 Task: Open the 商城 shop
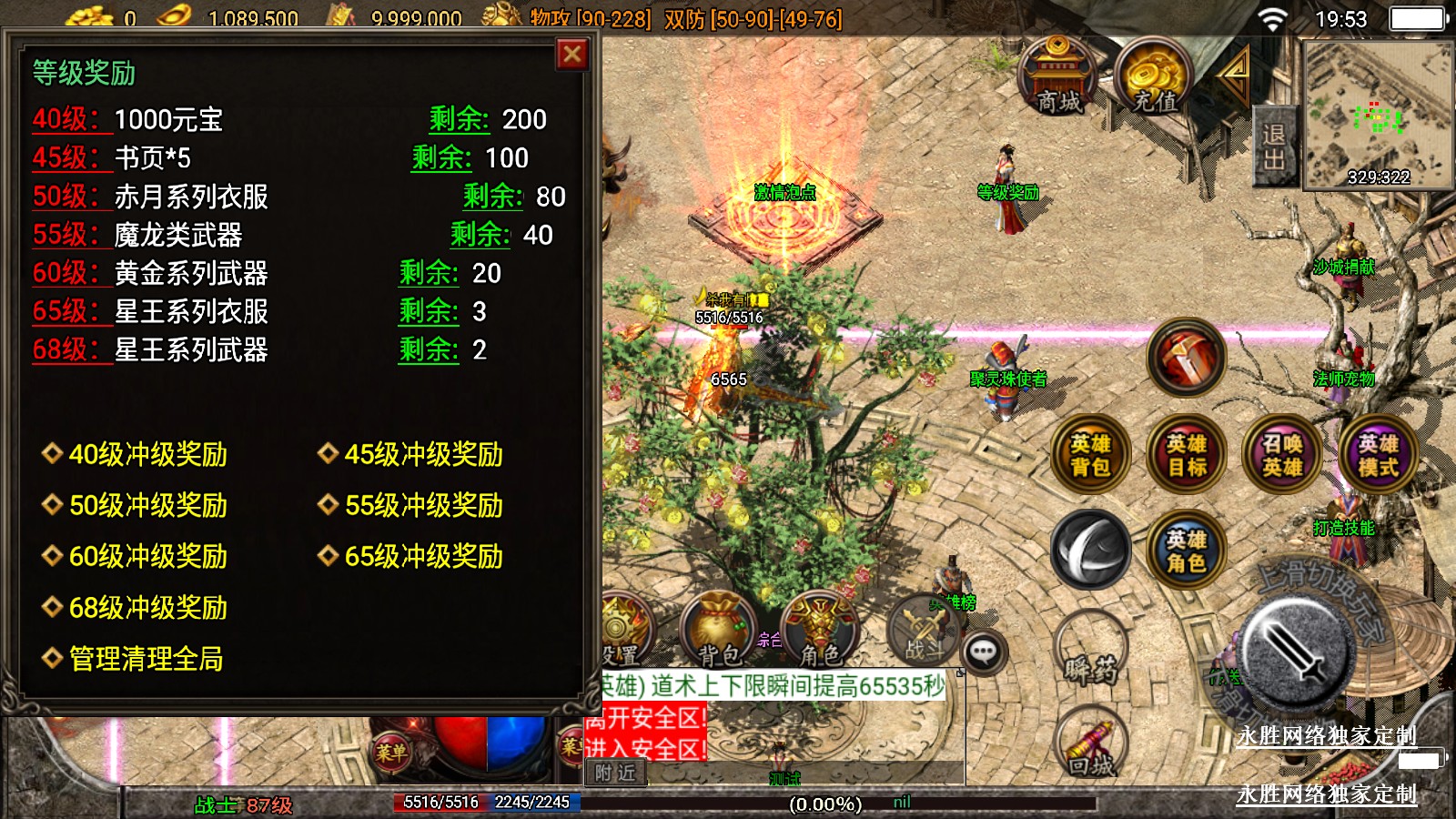click(1058, 77)
